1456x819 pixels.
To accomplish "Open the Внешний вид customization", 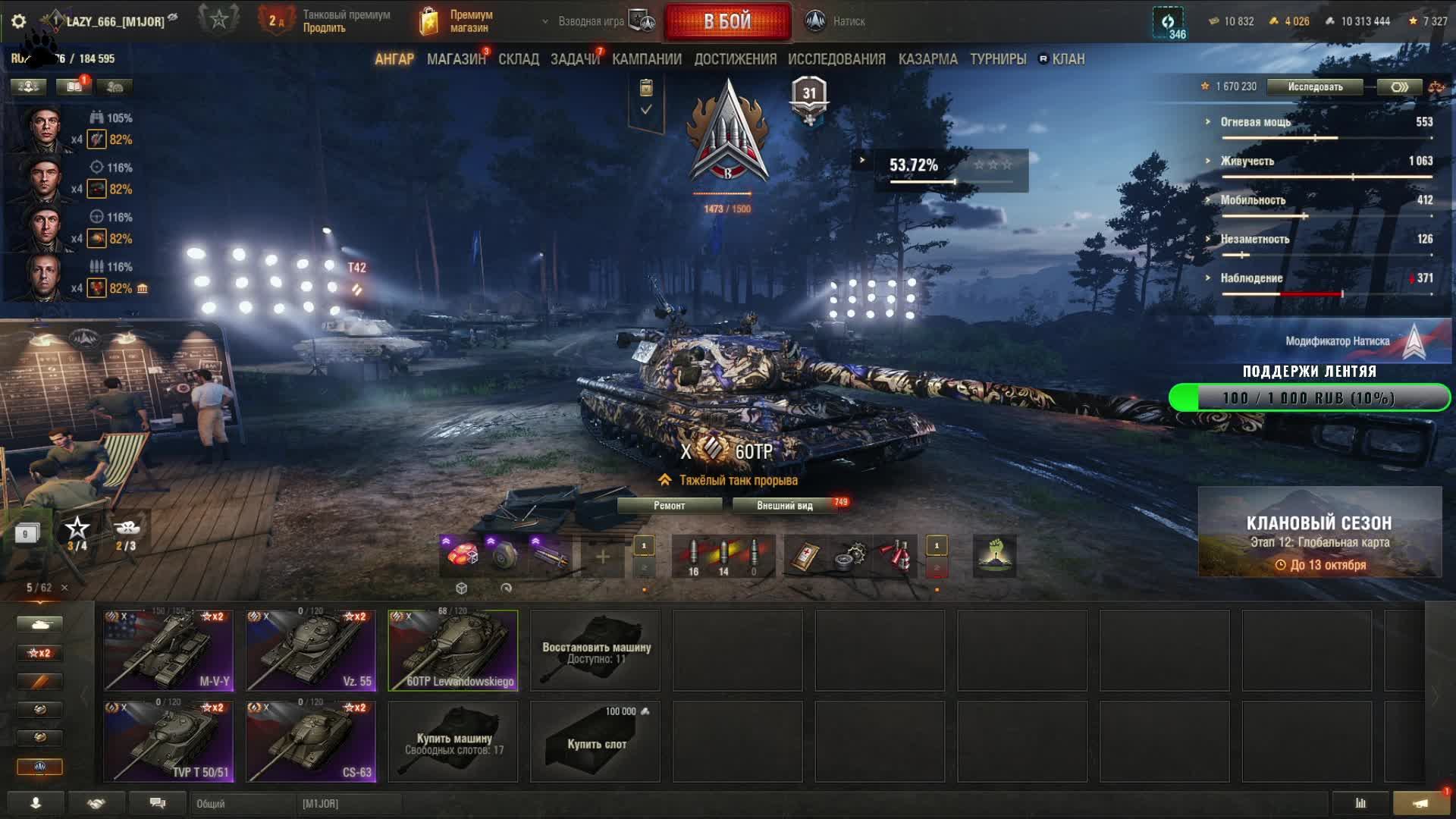I will (784, 506).
